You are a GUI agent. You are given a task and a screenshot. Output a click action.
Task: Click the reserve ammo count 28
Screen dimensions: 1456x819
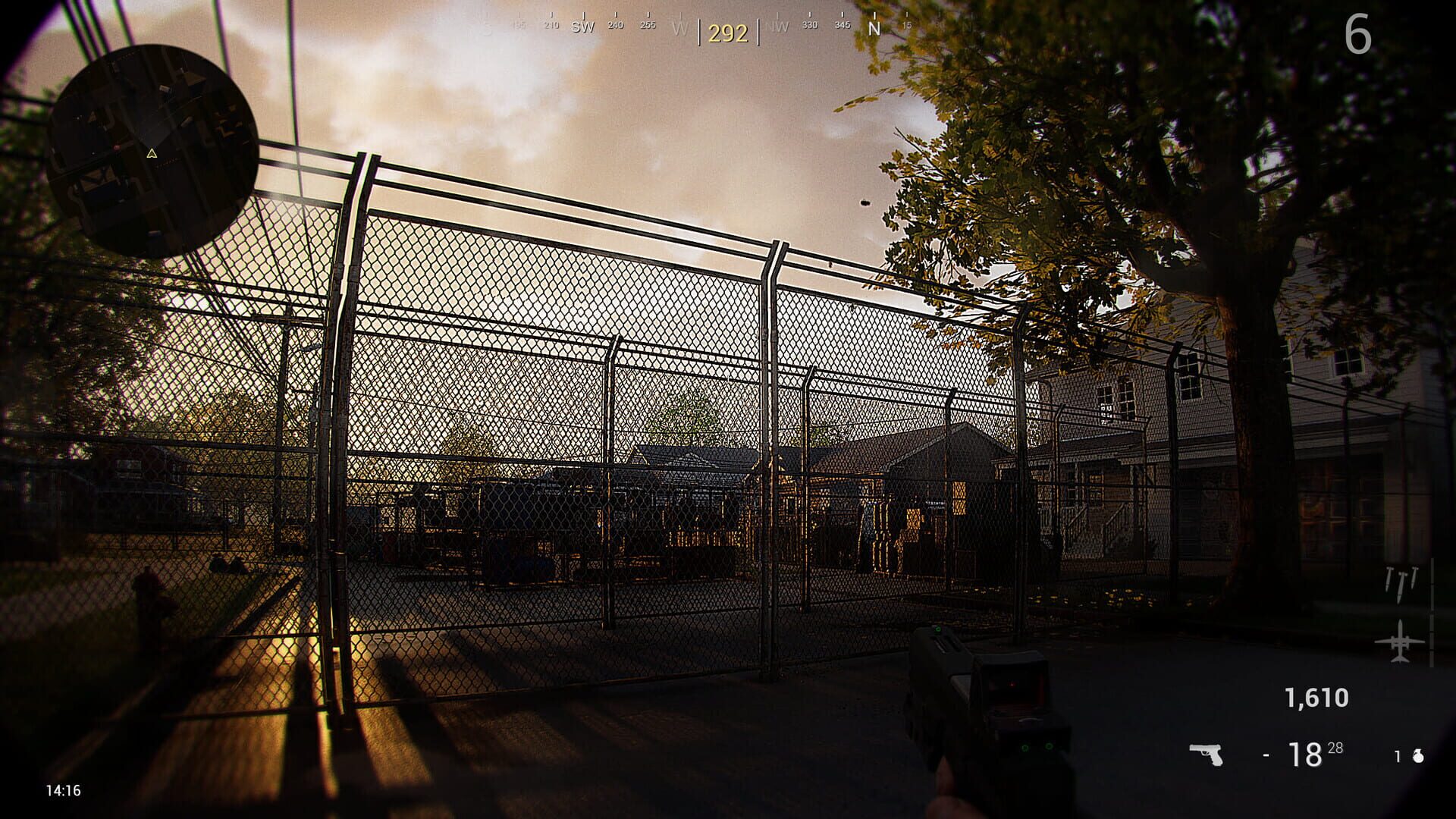tap(1335, 749)
